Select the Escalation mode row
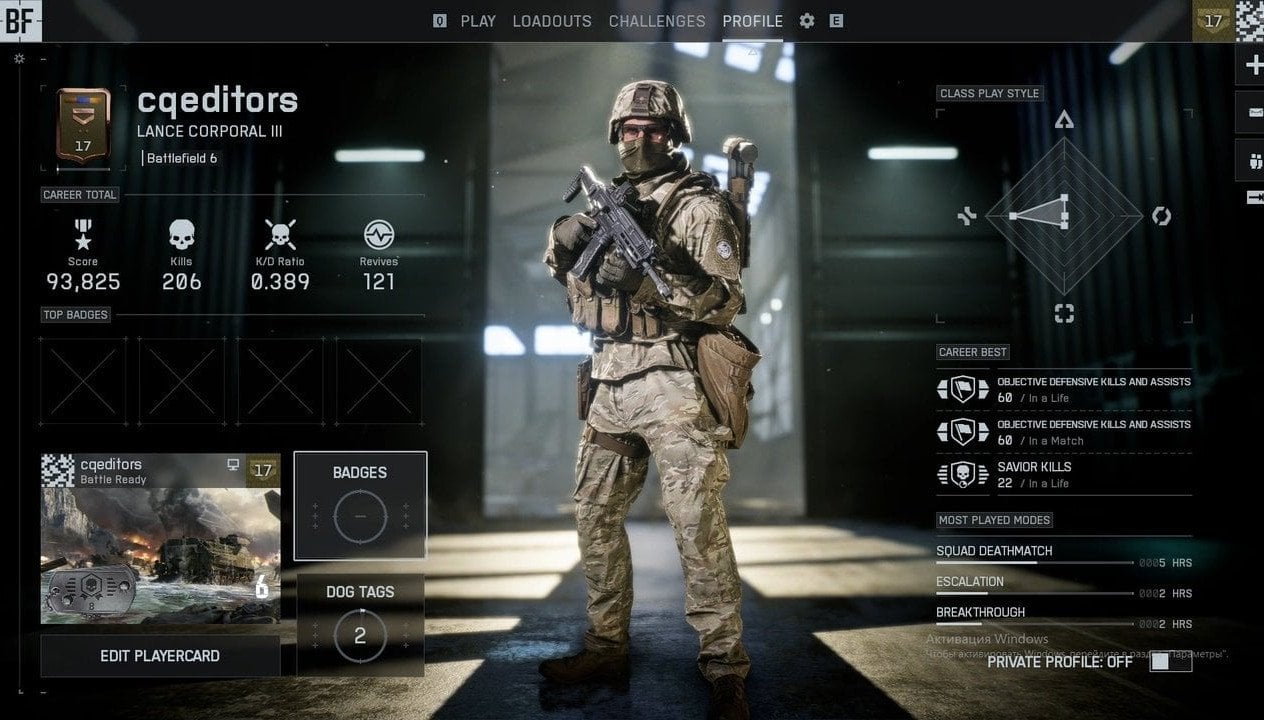The image size is (1264, 720). tap(1063, 584)
